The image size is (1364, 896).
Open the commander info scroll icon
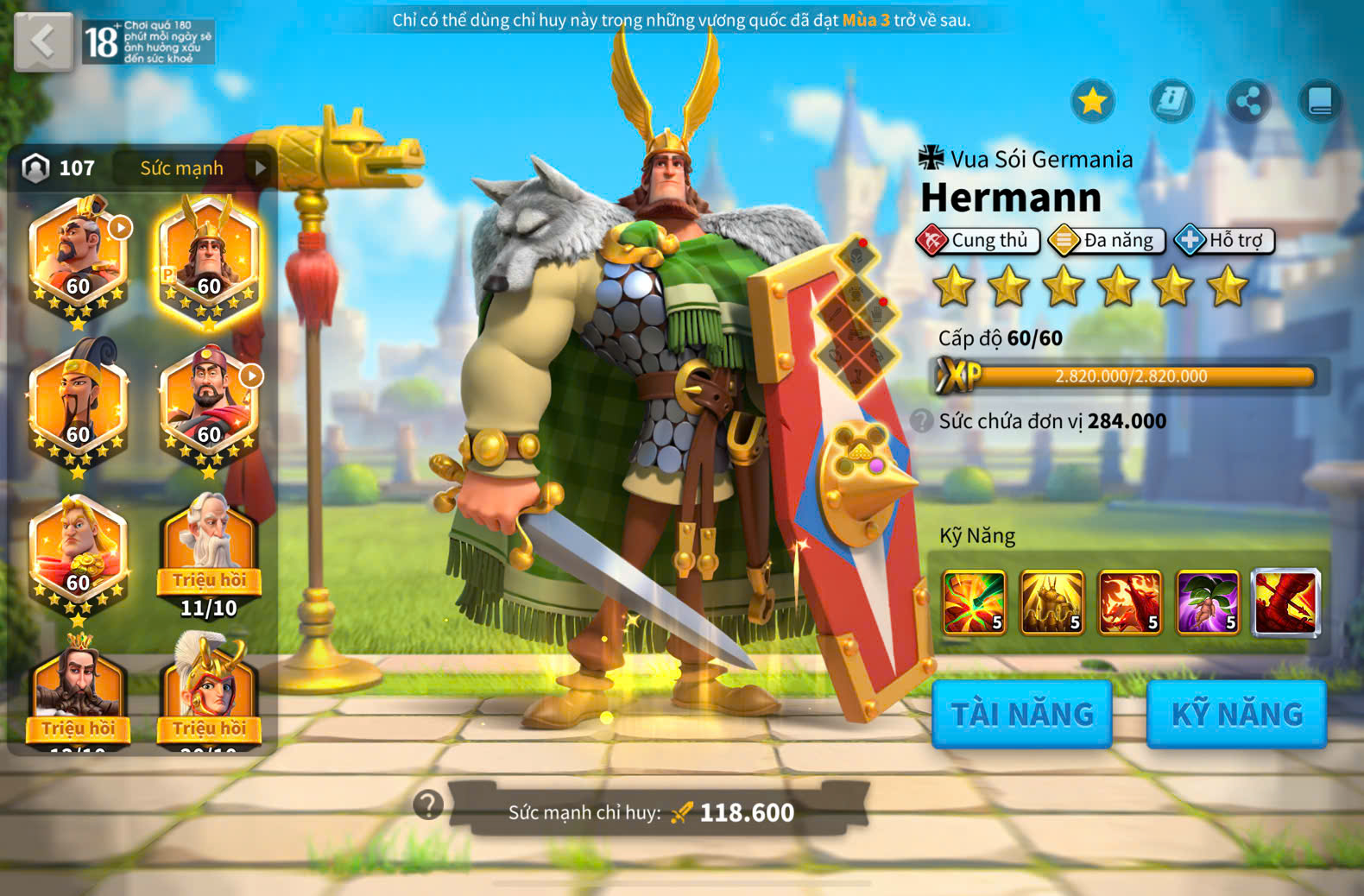tap(1171, 101)
